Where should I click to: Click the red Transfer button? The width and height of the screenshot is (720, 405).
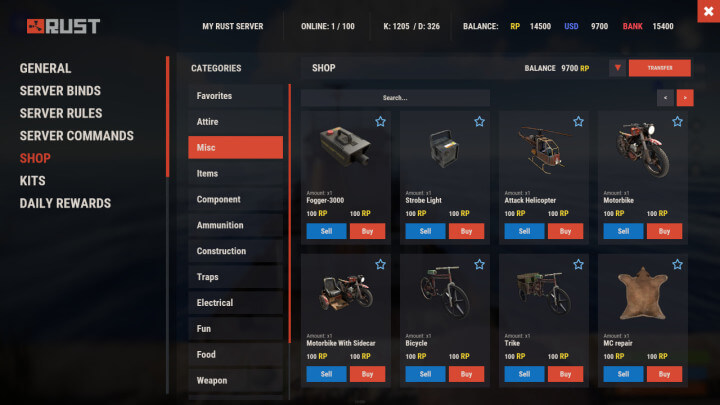(659, 68)
